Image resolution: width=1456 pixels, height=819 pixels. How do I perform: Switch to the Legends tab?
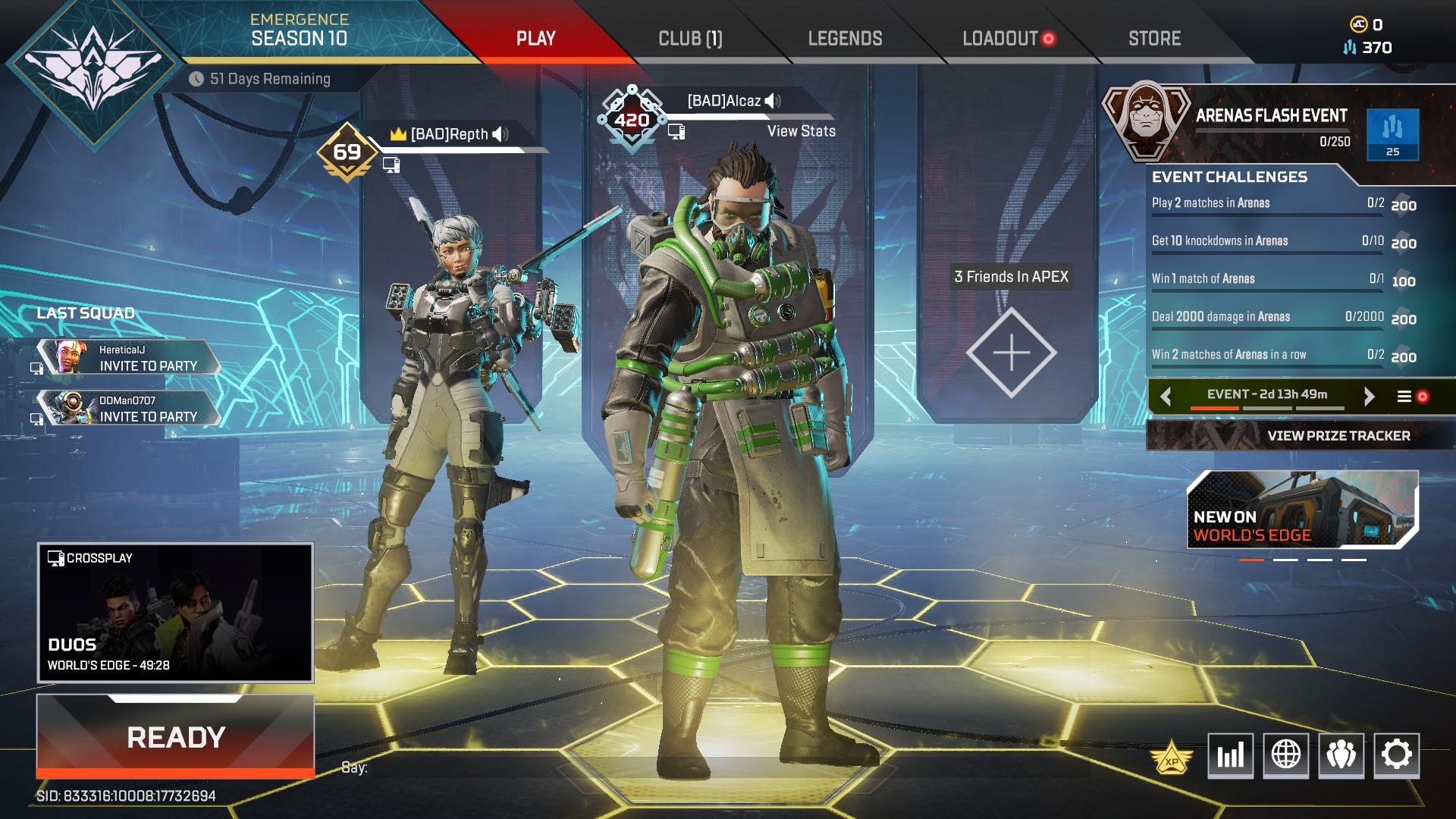coord(845,38)
